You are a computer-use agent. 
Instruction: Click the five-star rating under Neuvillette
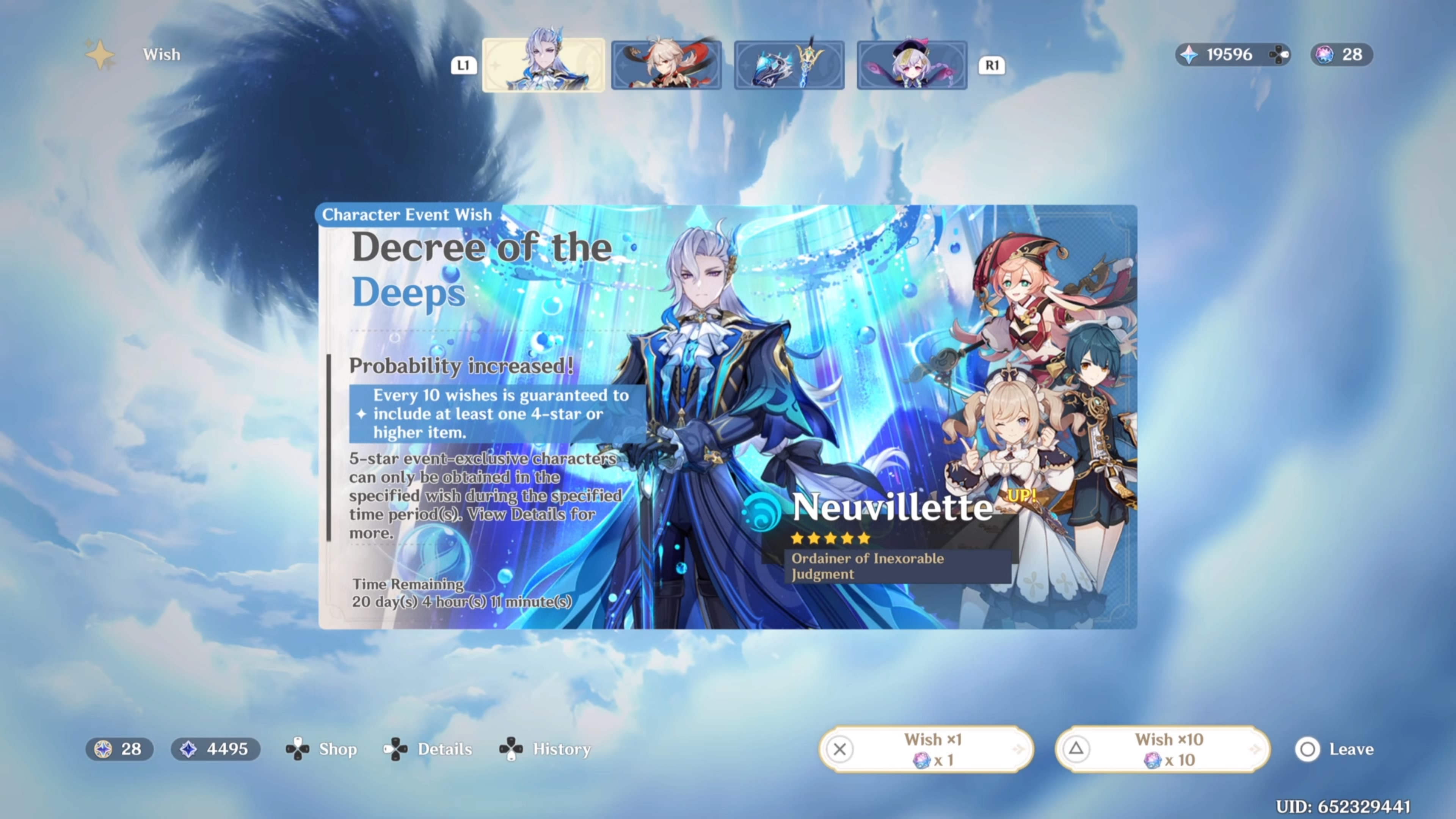pos(829,538)
